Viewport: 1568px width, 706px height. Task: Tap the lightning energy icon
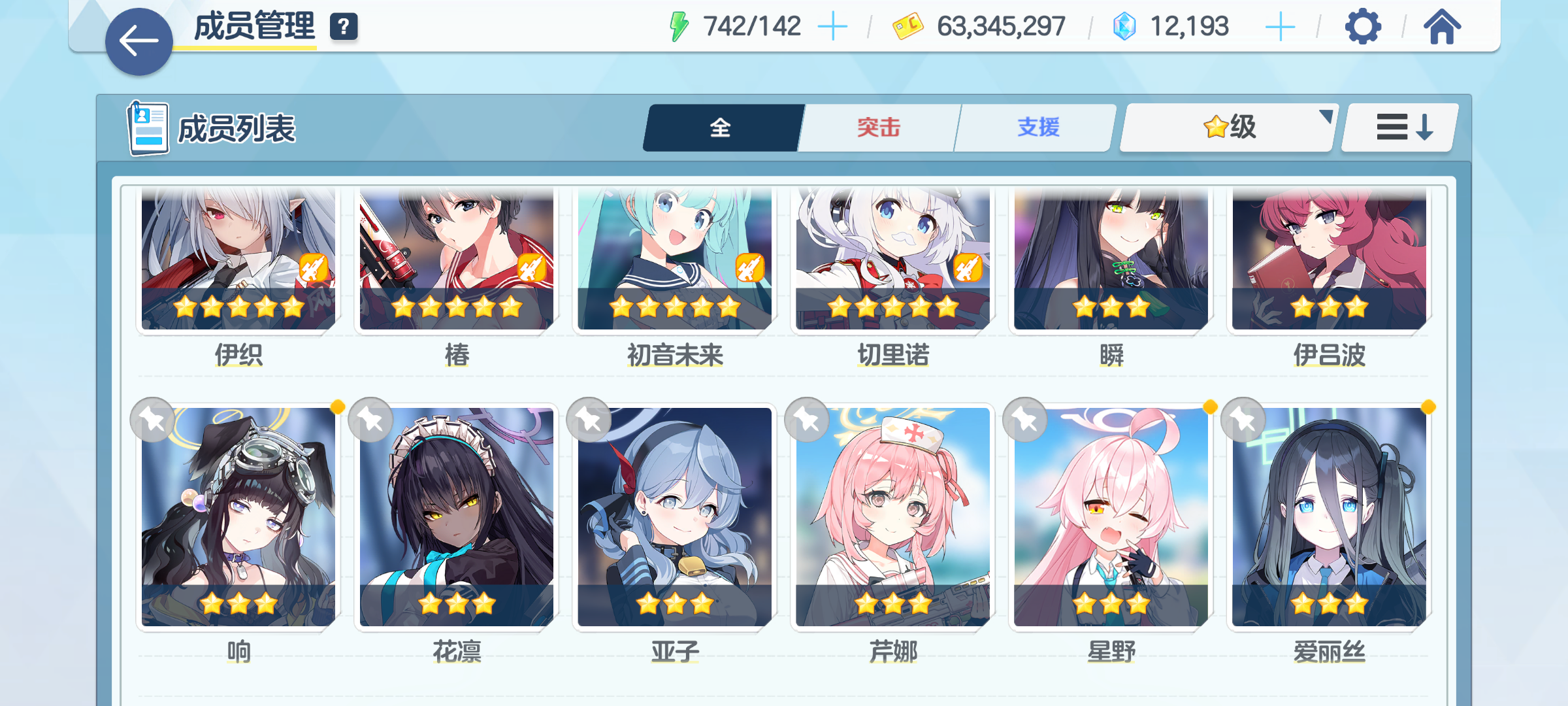coord(679,25)
